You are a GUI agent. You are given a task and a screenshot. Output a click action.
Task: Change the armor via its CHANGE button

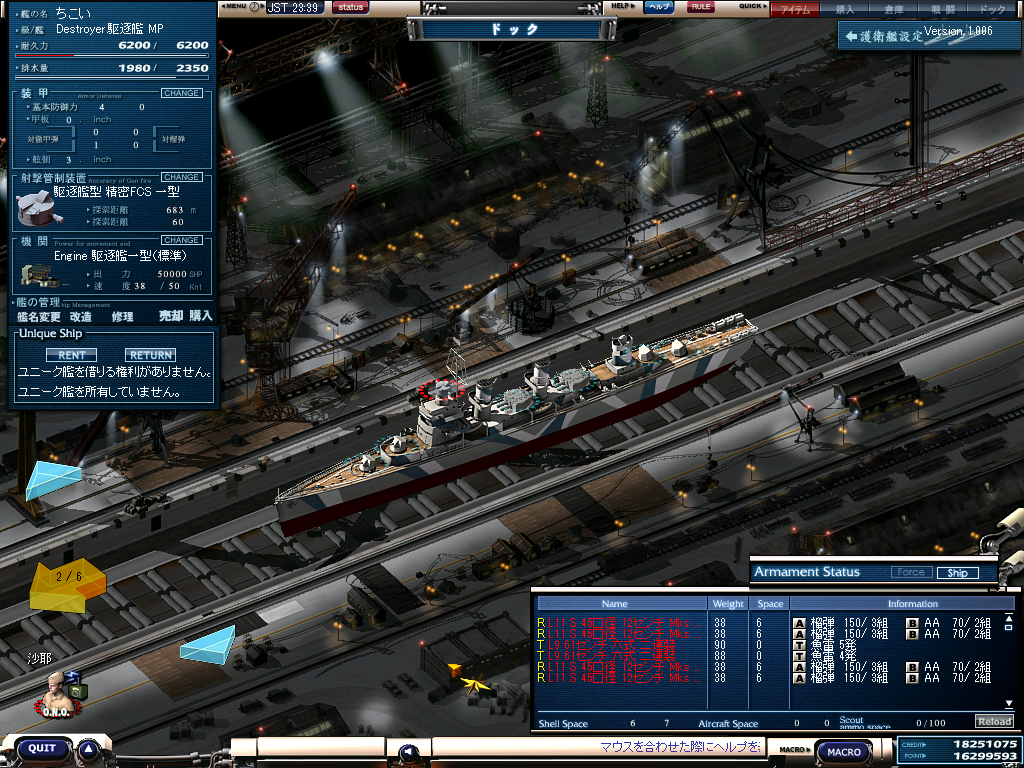point(181,93)
